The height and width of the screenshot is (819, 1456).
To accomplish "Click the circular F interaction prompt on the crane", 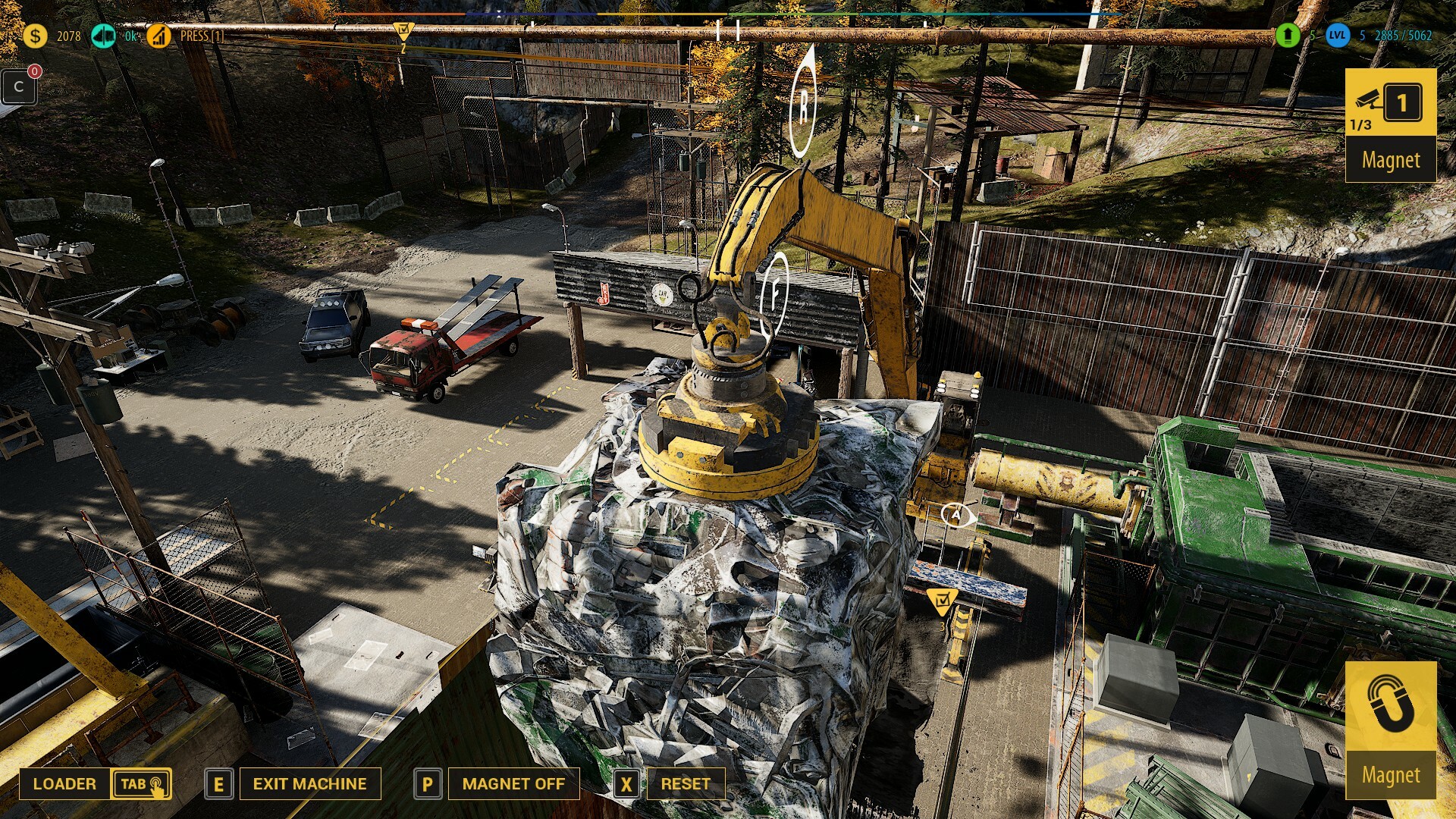I will tap(775, 291).
